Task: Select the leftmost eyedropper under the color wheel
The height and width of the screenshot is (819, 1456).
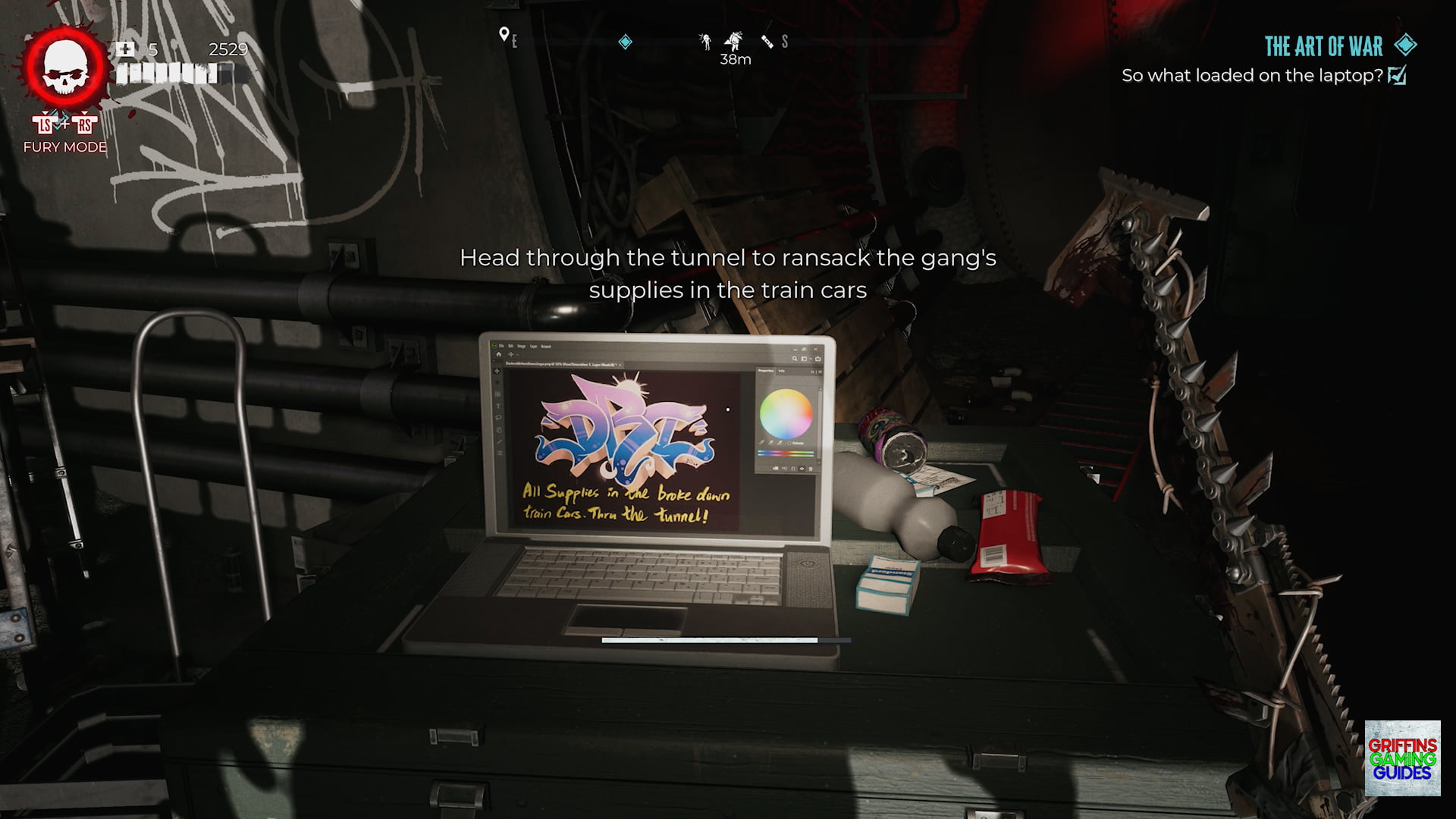Action: [763, 443]
